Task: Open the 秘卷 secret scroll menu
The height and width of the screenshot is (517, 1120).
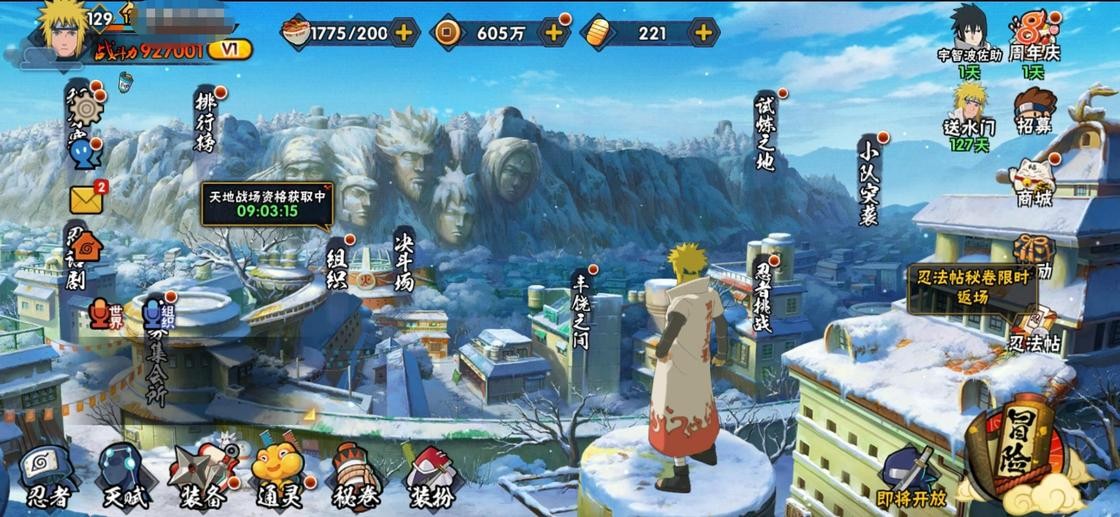Action: click(354, 475)
